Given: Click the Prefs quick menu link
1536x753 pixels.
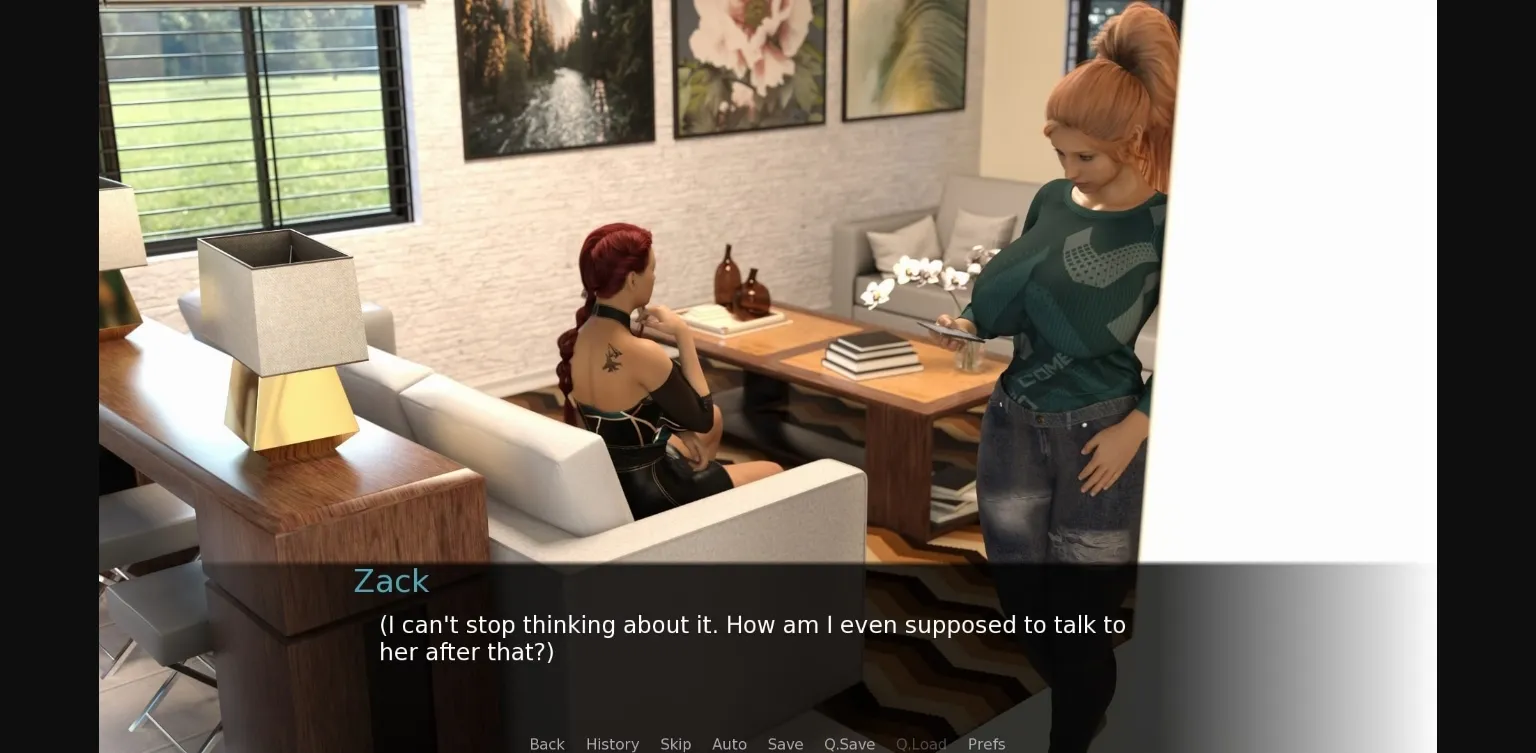Looking at the screenshot, I should tap(986, 744).
